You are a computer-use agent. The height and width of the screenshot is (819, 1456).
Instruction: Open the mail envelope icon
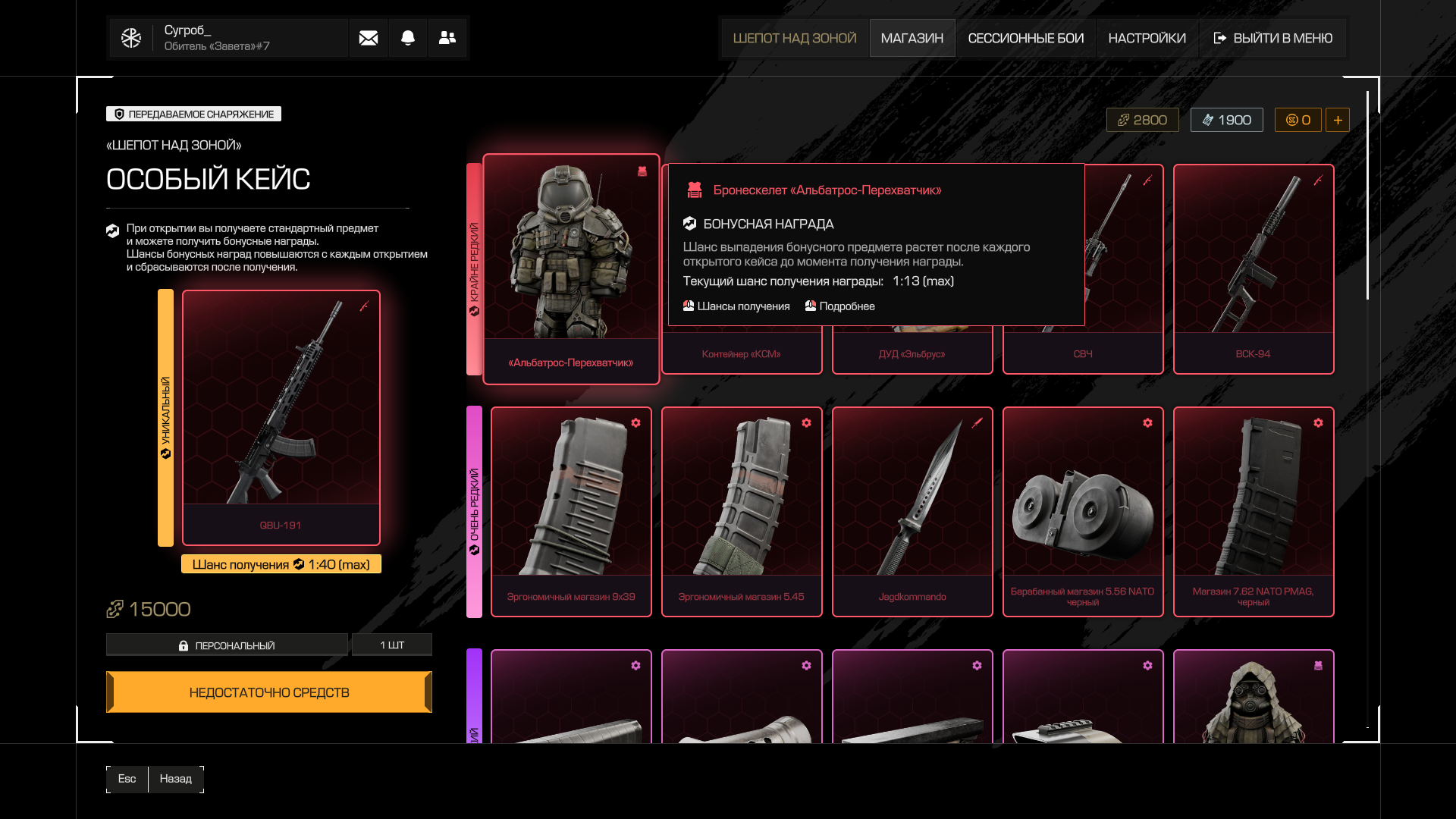[369, 38]
